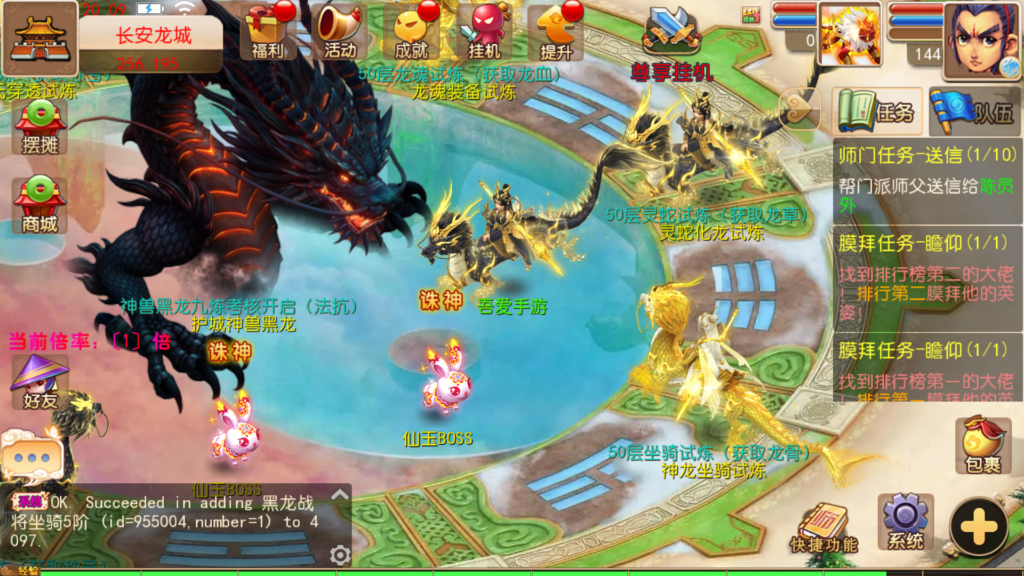Open the 系统 system settings

(x=906, y=522)
